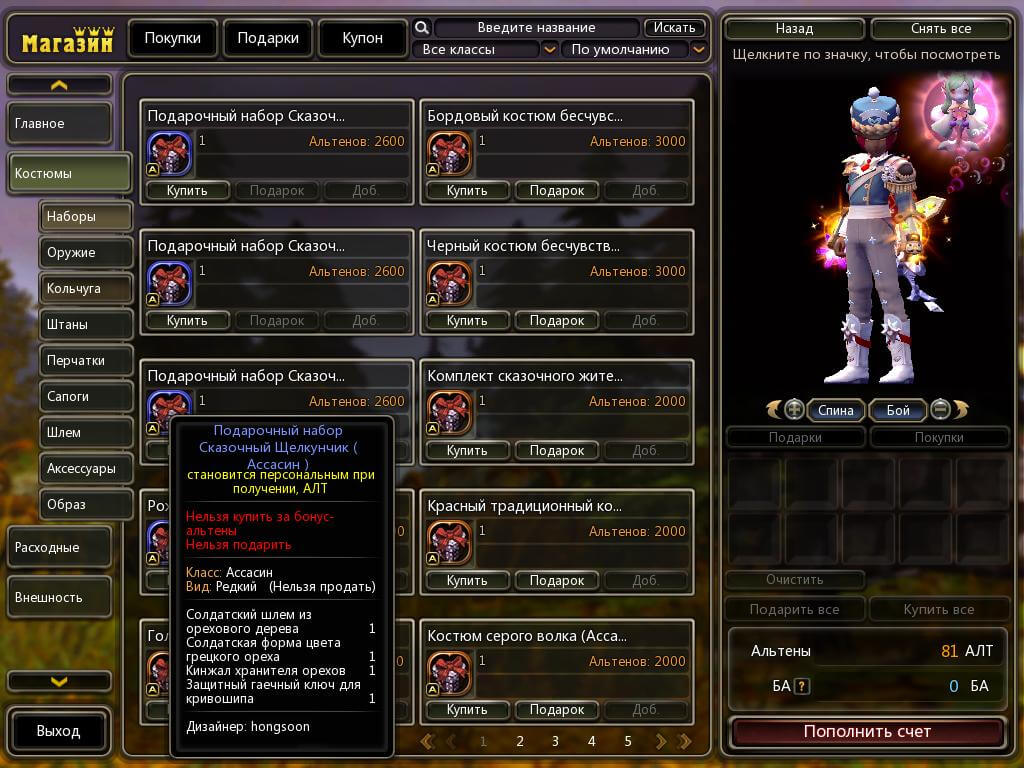Gift the Черный костюм item
The height and width of the screenshot is (768, 1024).
coord(556,320)
